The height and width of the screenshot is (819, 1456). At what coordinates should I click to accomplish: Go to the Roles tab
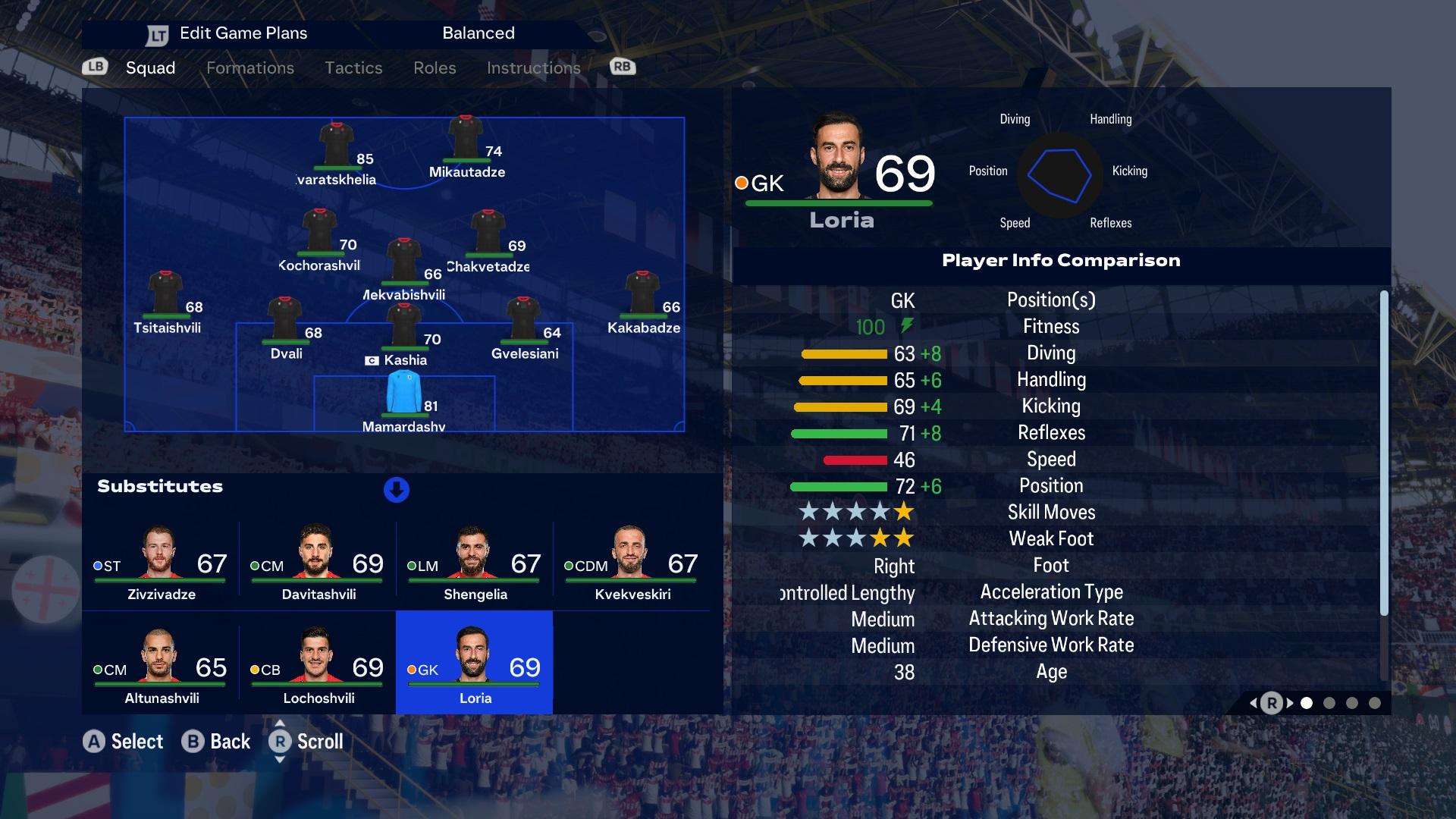coord(435,68)
